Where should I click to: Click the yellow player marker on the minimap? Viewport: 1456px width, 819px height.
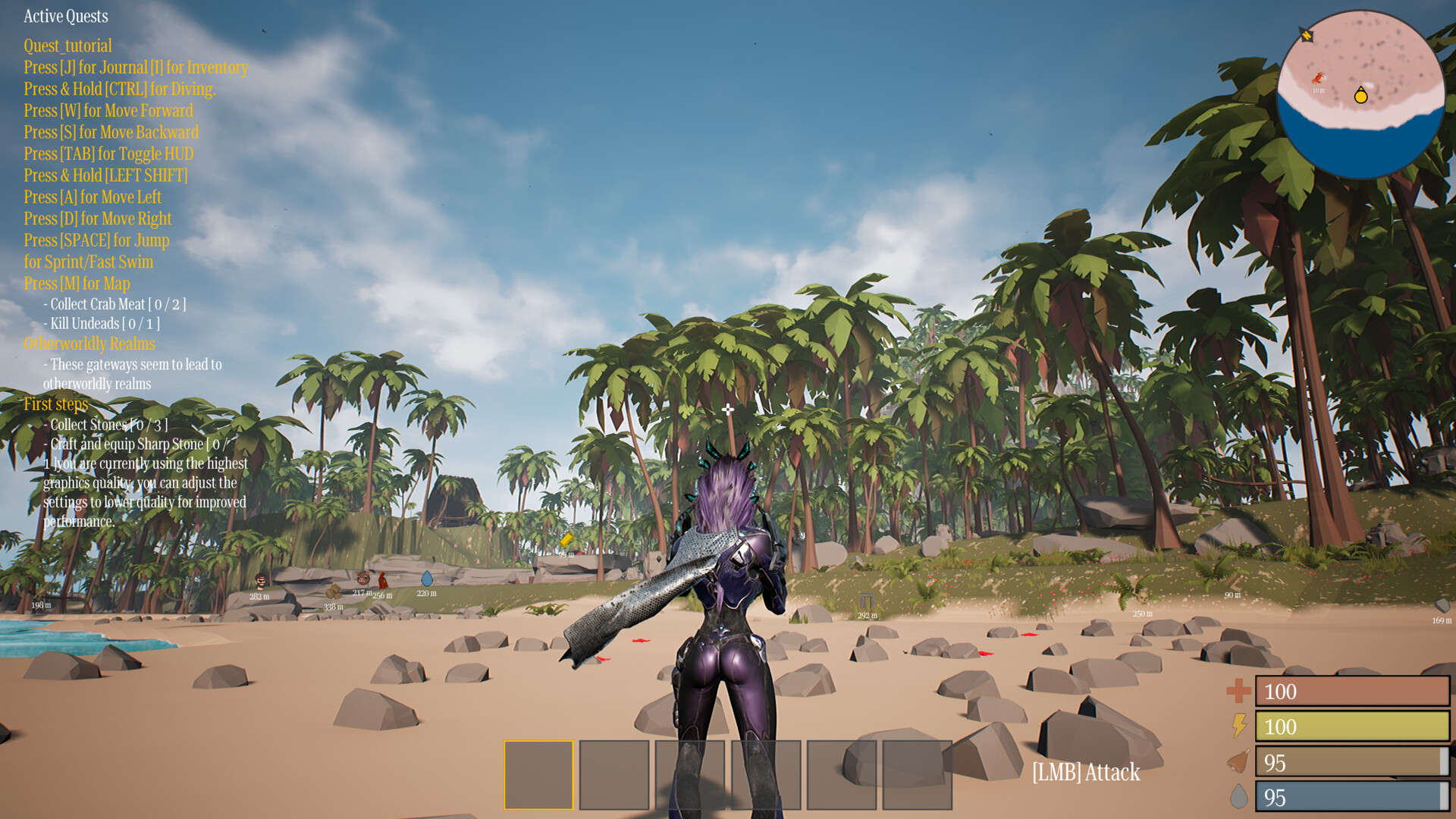(x=1361, y=96)
